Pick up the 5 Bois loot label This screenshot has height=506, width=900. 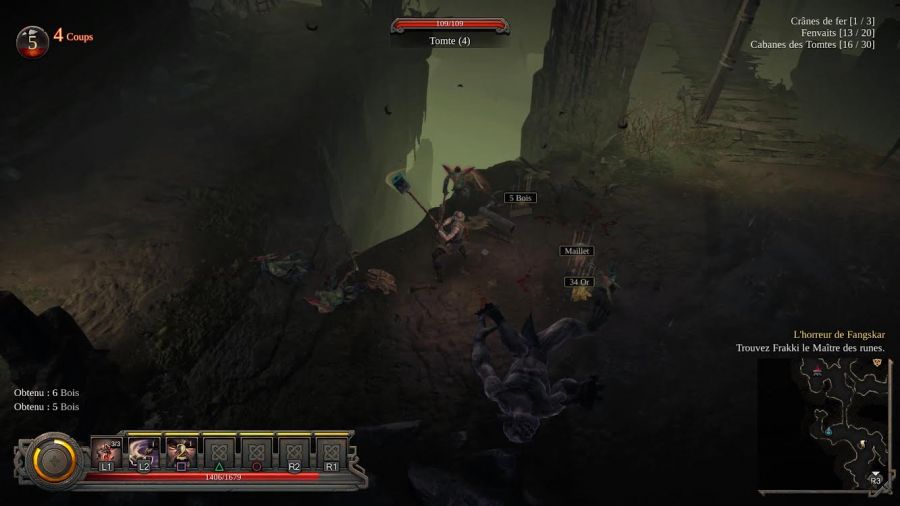click(520, 198)
